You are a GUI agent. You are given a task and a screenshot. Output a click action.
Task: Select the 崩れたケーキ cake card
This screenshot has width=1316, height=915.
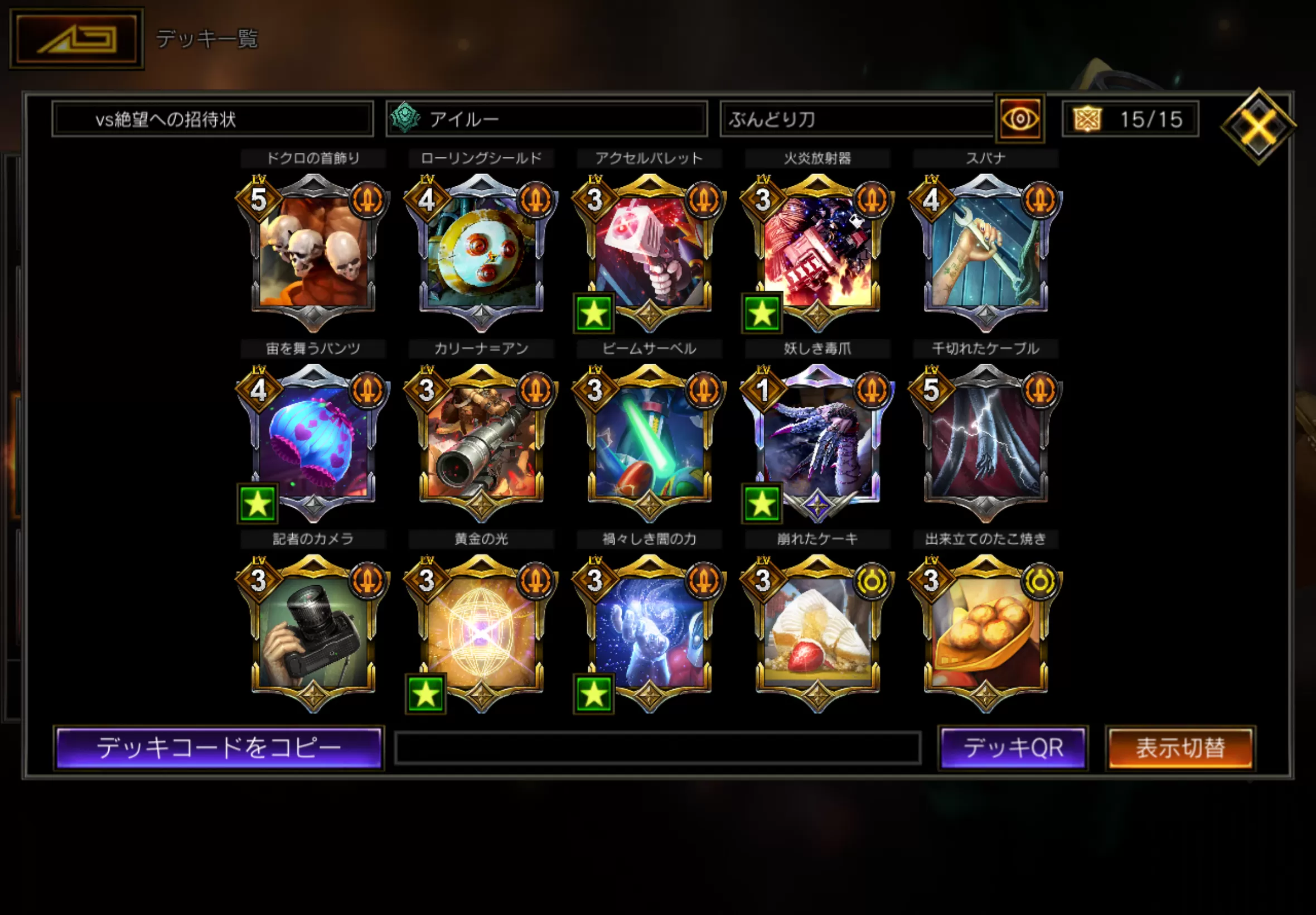817,633
